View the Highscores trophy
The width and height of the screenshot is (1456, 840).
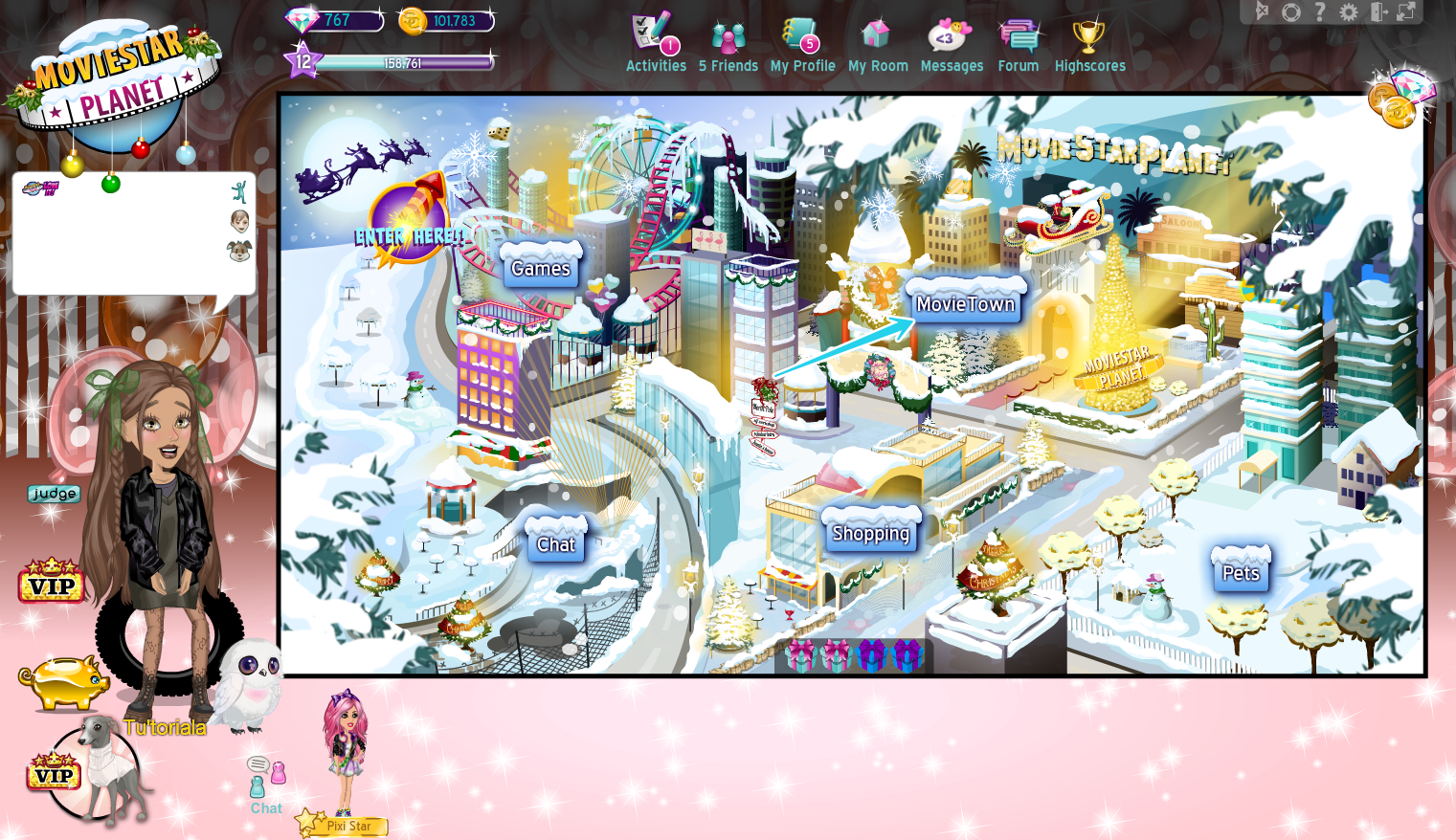coord(1089,38)
